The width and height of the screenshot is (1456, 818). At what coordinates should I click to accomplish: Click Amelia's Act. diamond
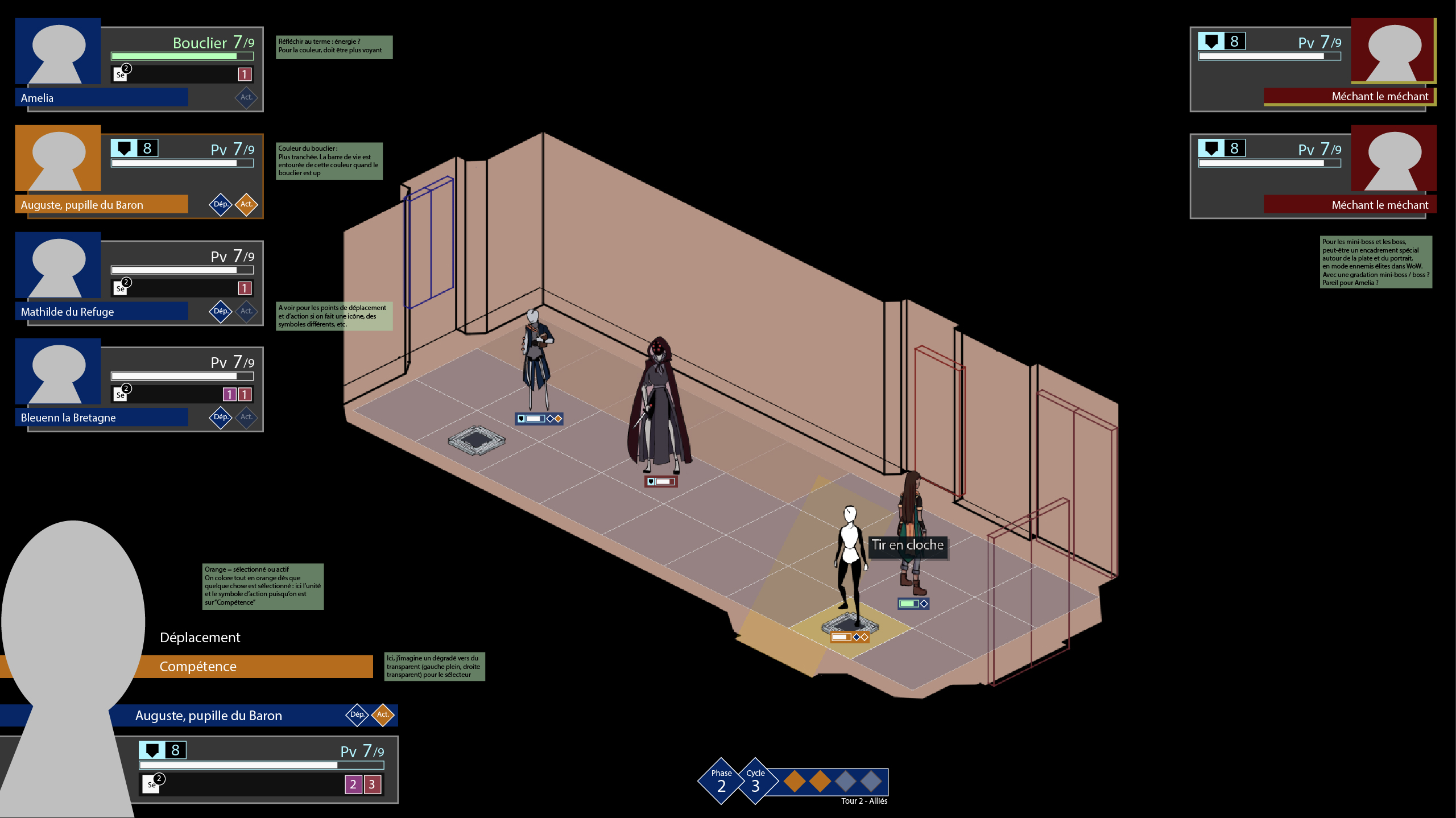pyautogui.click(x=246, y=97)
